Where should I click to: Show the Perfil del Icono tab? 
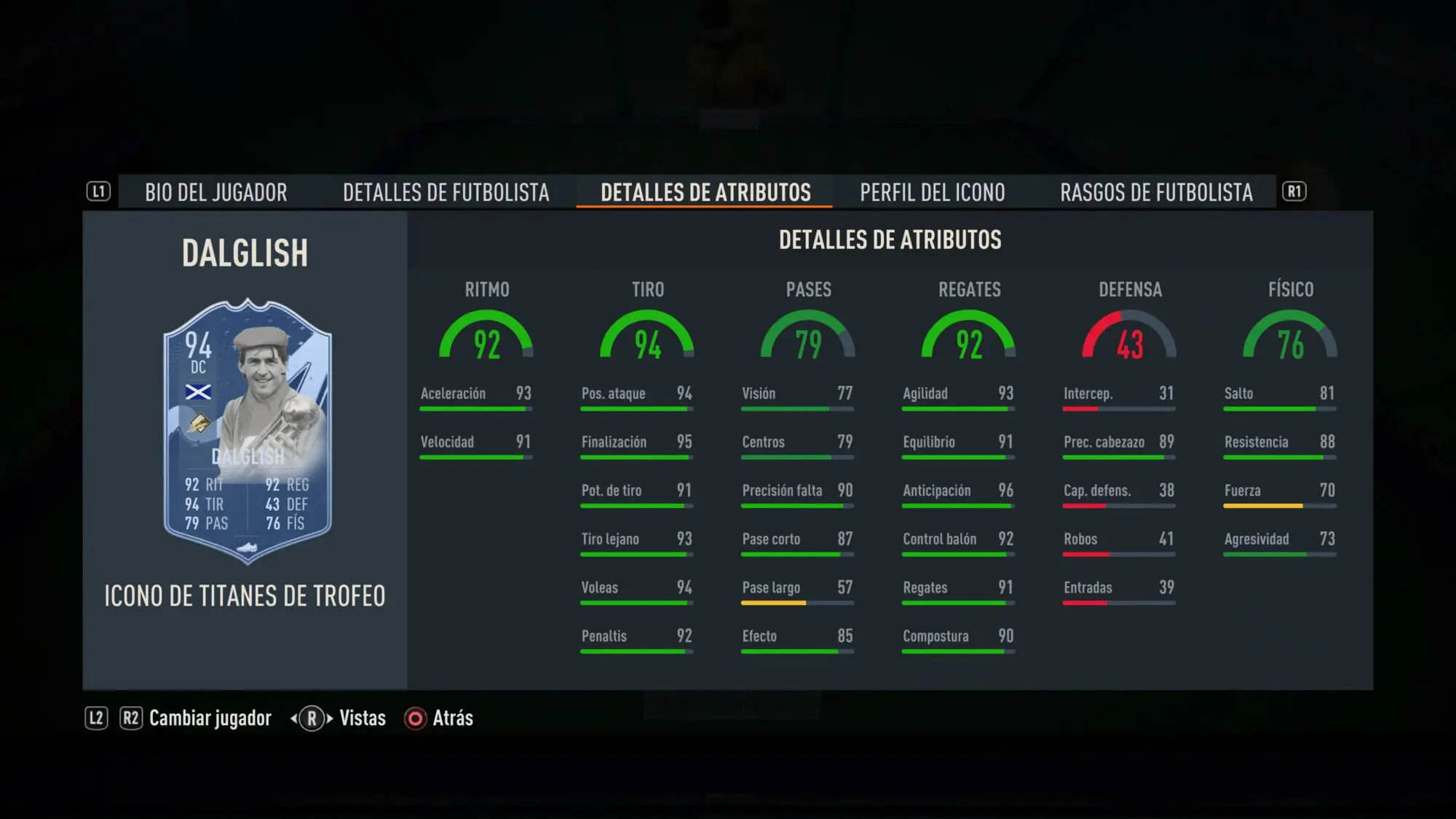(932, 192)
